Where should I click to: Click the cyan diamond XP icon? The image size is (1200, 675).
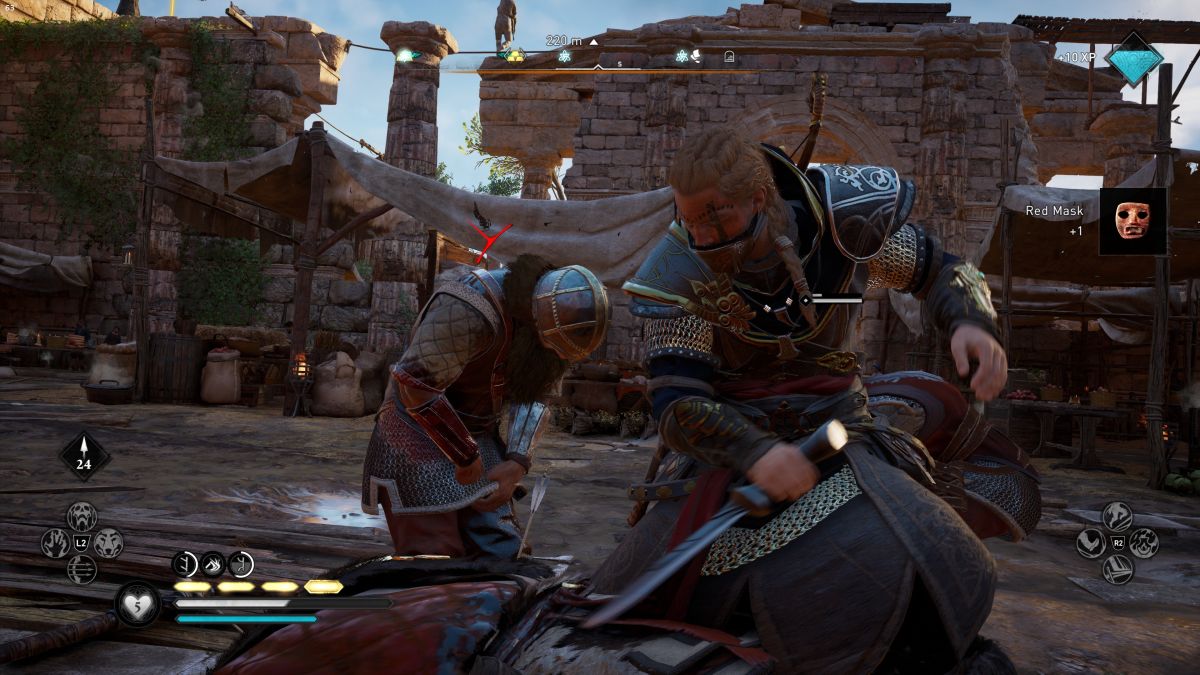(x=1133, y=59)
